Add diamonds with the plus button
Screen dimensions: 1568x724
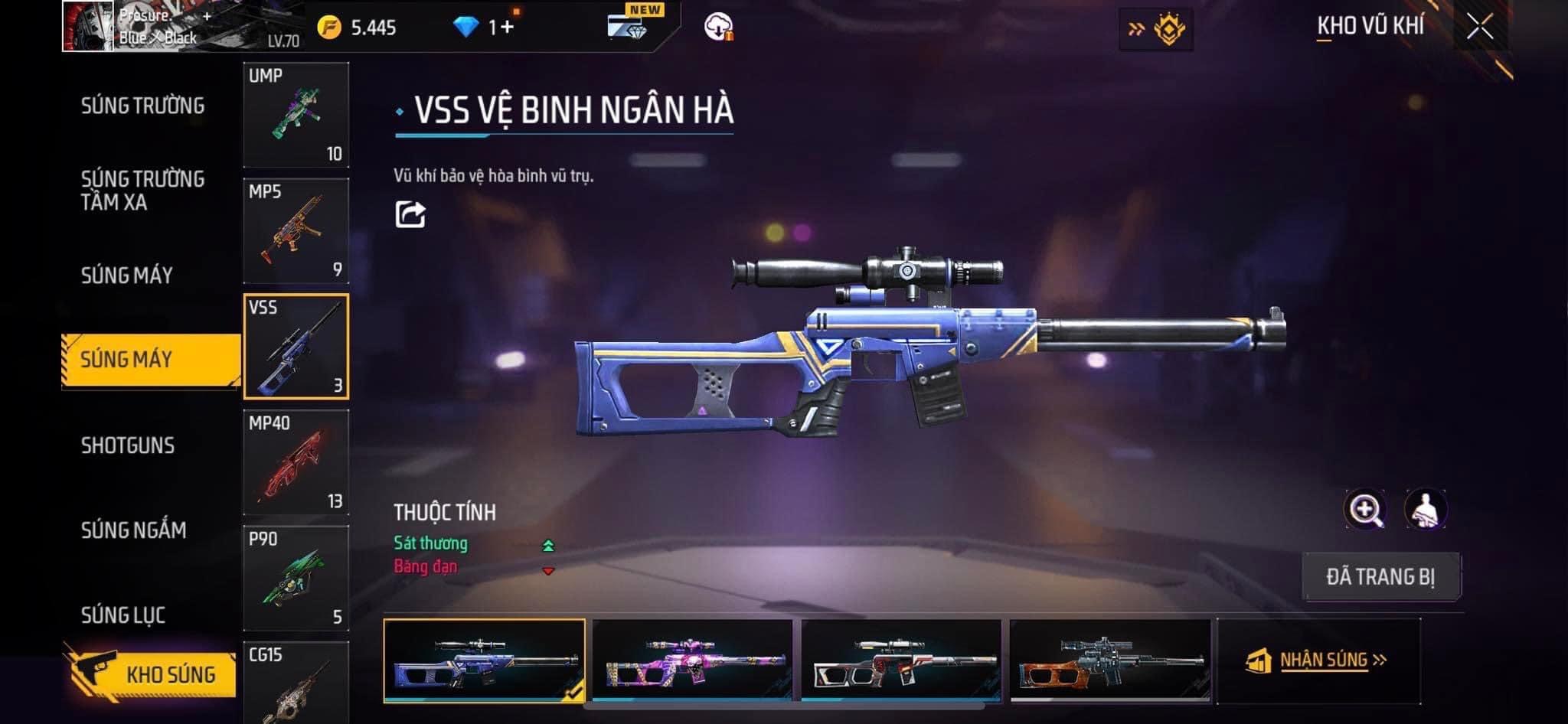pyautogui.click(x=507, y=28)
